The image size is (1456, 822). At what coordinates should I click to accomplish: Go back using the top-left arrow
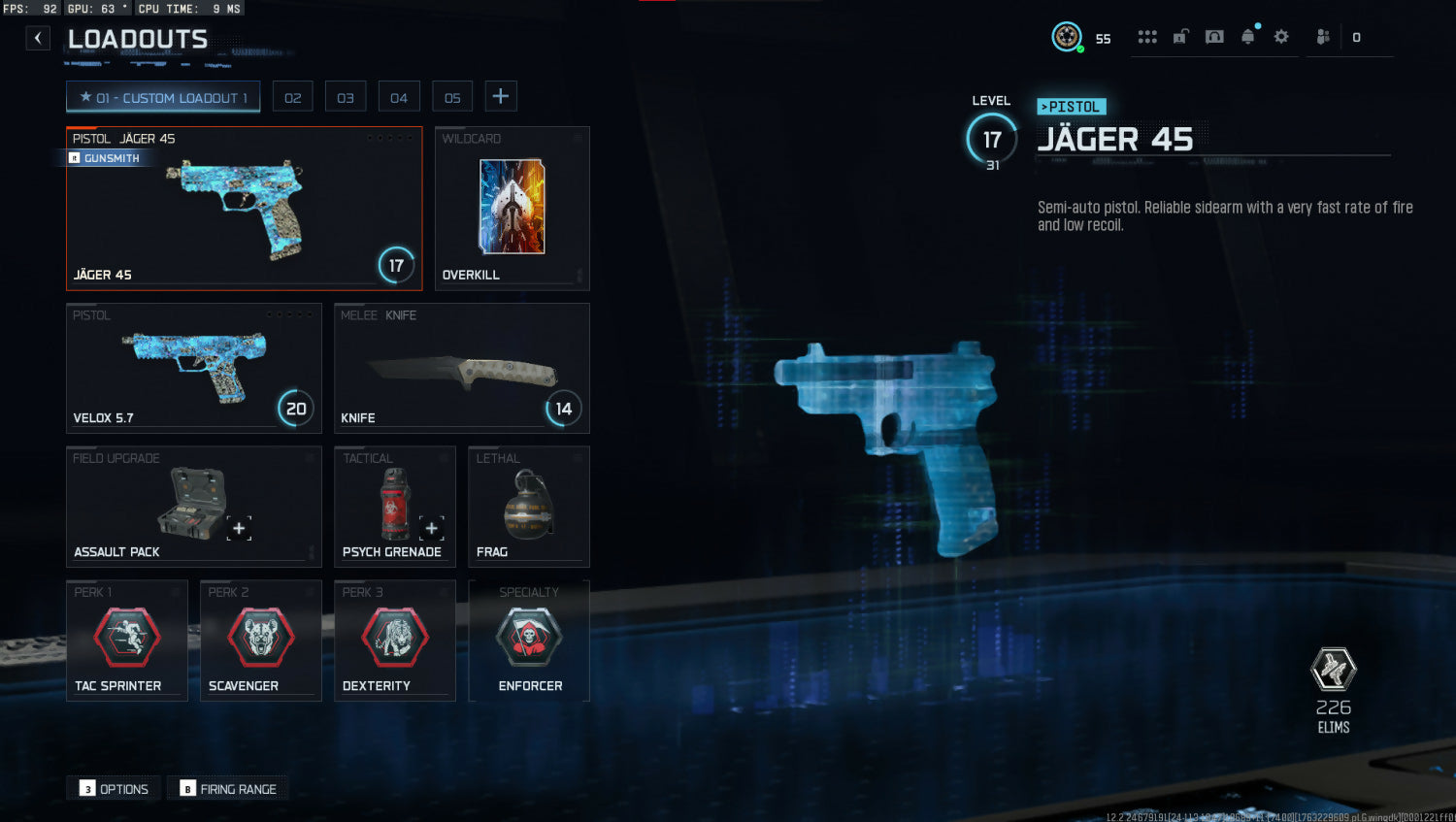pos(38,38)
